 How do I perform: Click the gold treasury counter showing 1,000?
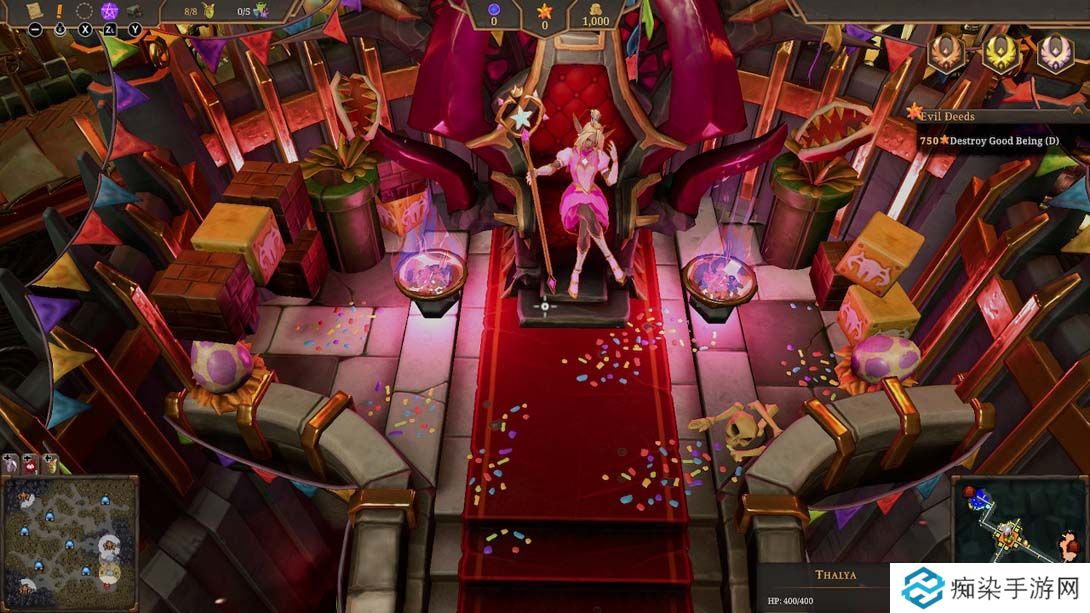click(x=595, y=15)
